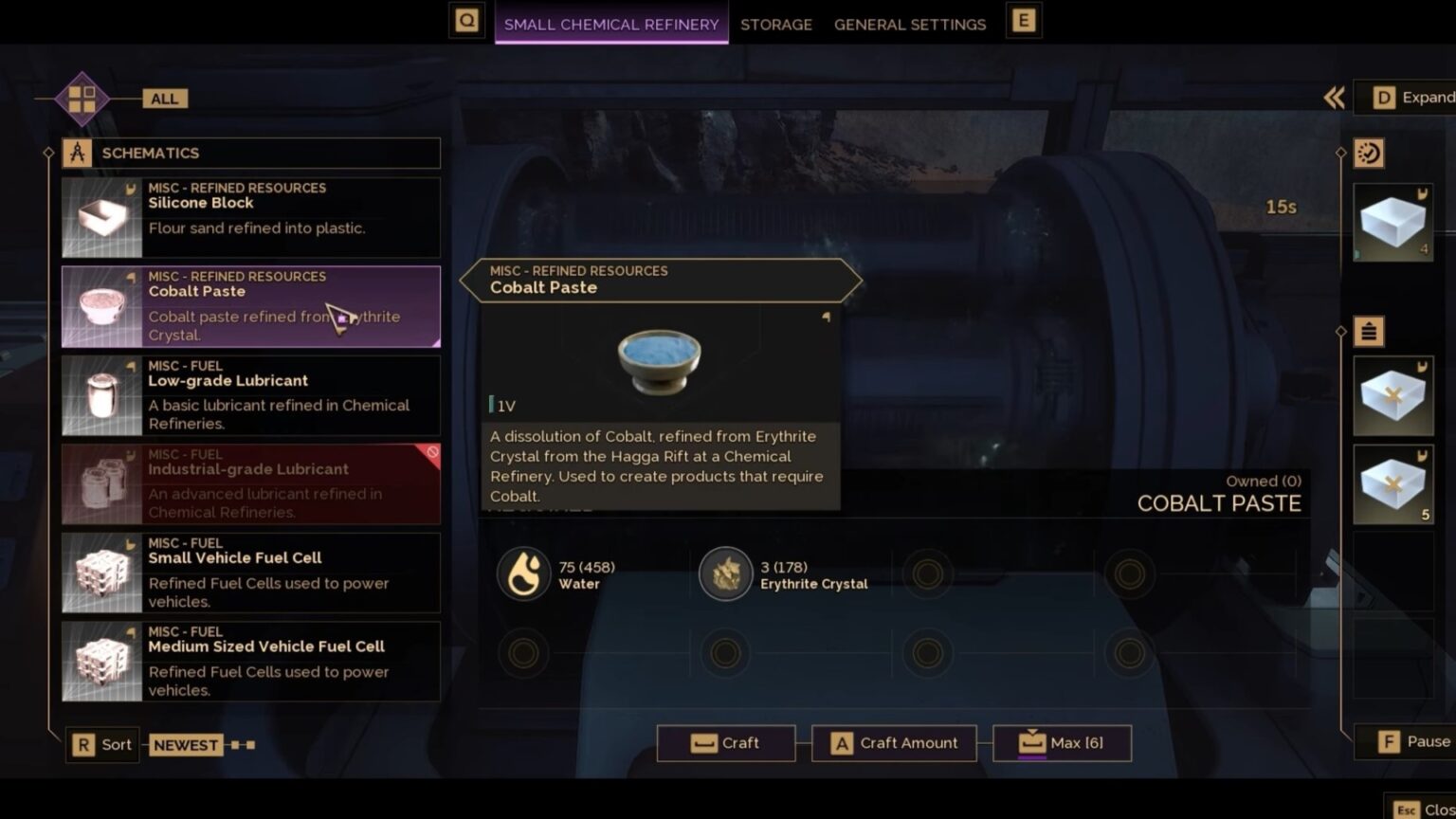Select the Erythrite Crystal ingredient icon
Image resolution: width=1456 pixels, height=819 pixels.
click(x=725, y=573)
